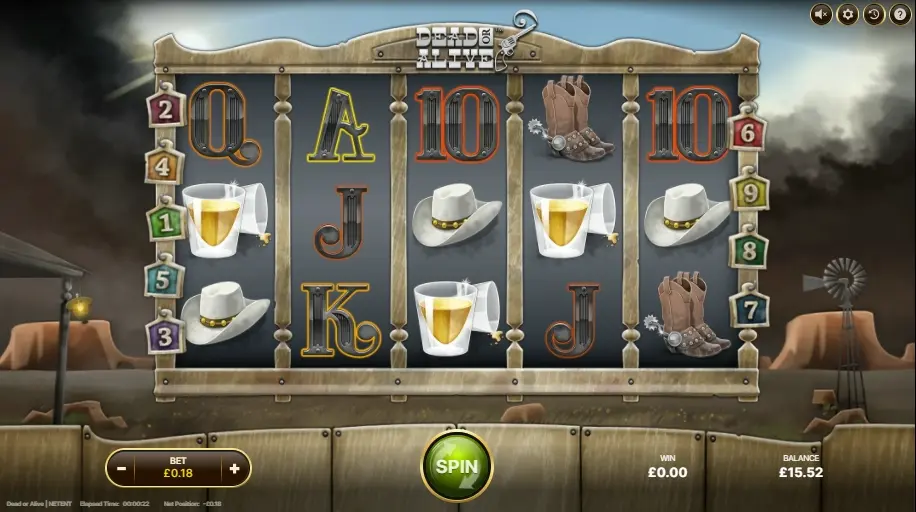Increase the bet with the plus button
The image size is (916, 512).
pyautogui.click(x=235, y=467)
